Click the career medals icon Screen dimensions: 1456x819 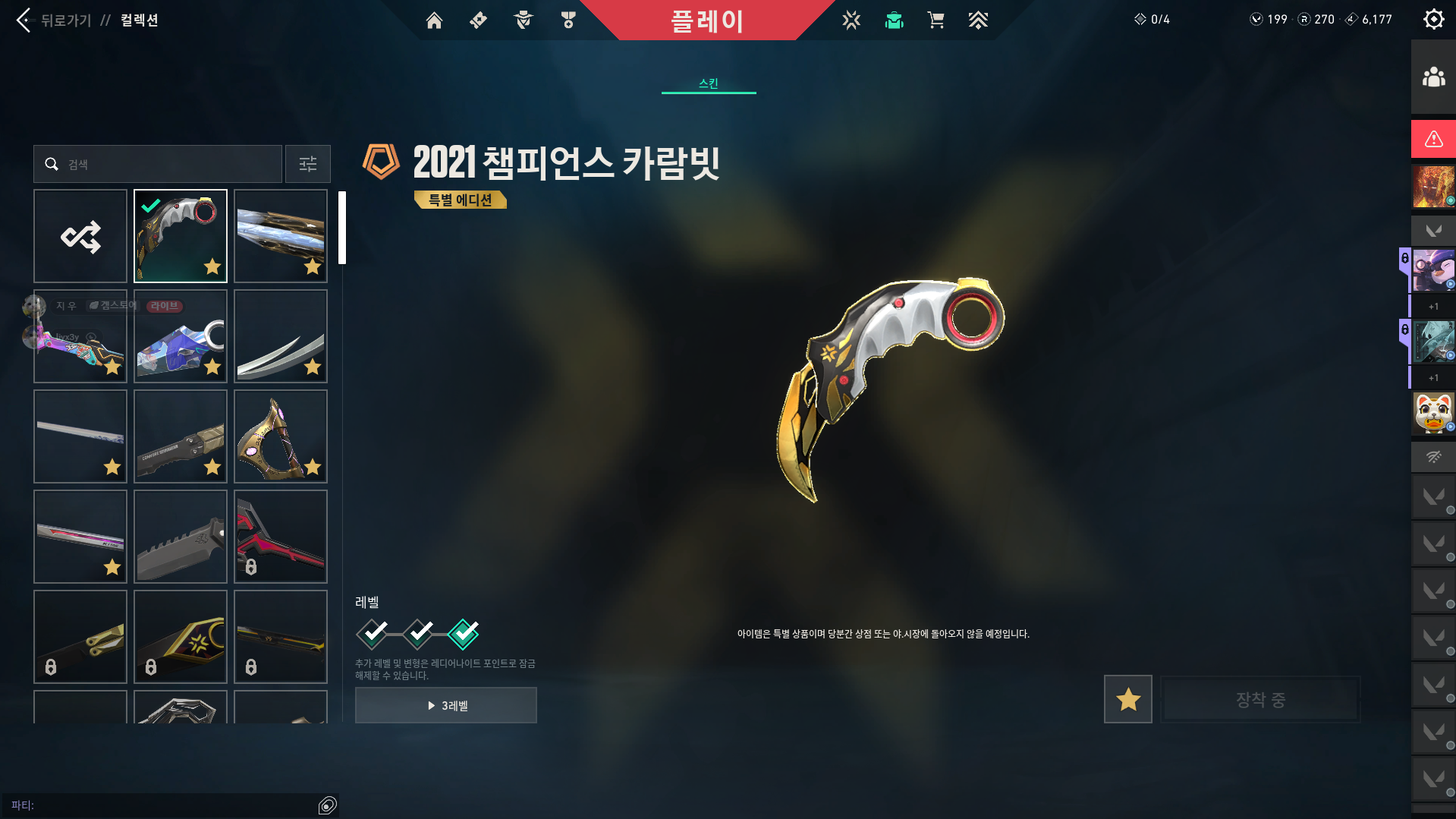point(568,20)
